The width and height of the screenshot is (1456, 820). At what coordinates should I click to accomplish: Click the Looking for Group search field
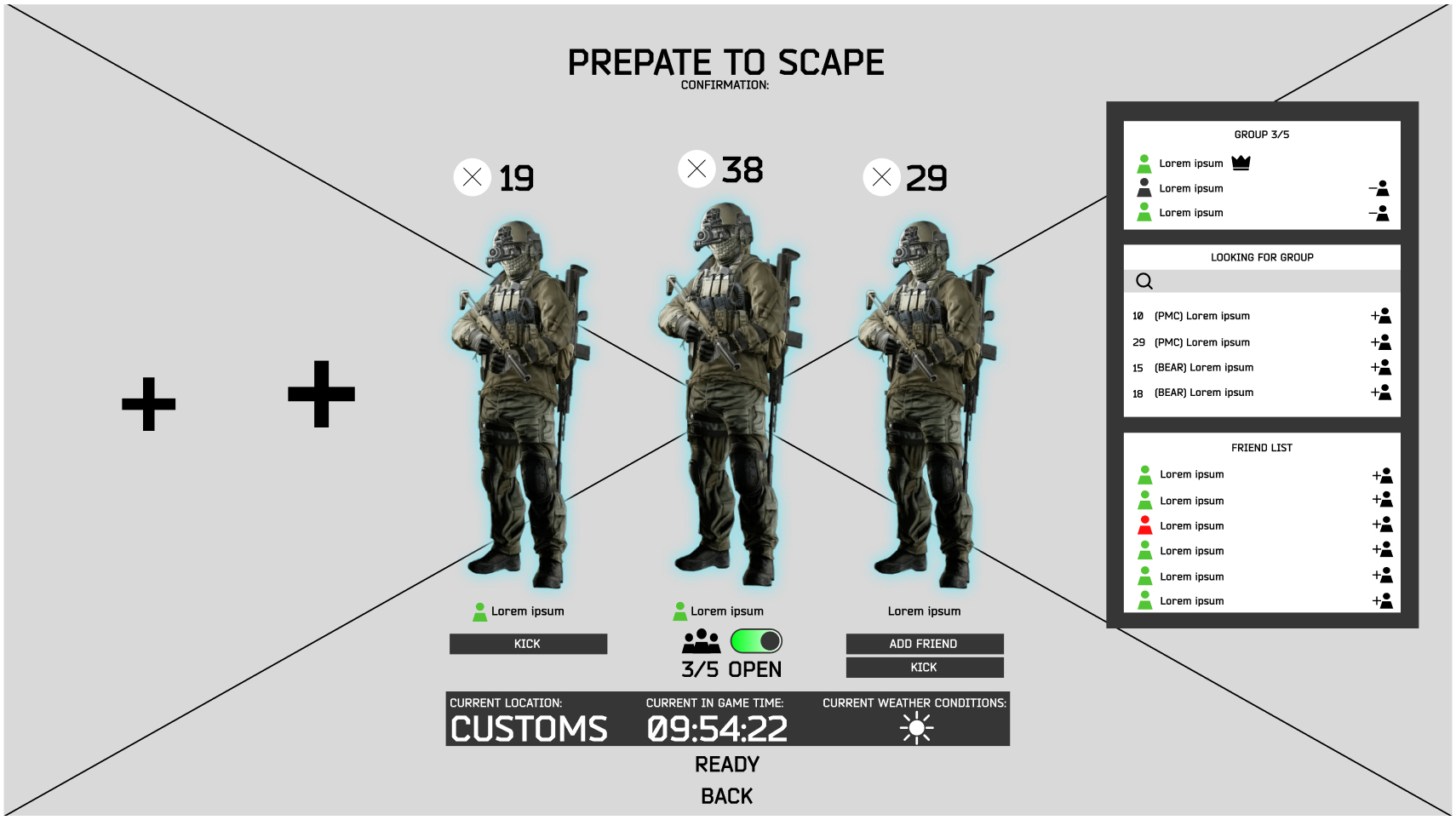click(1260, 280)
